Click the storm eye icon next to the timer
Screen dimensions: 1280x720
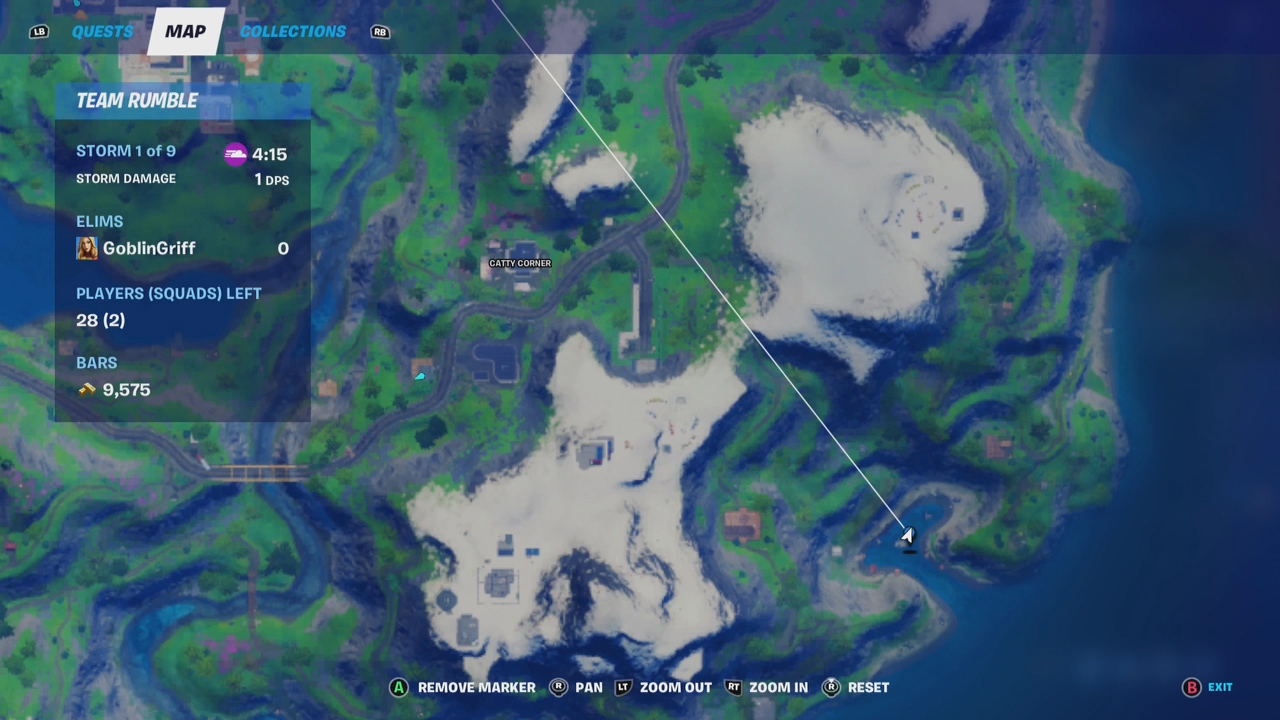[236, 154]
